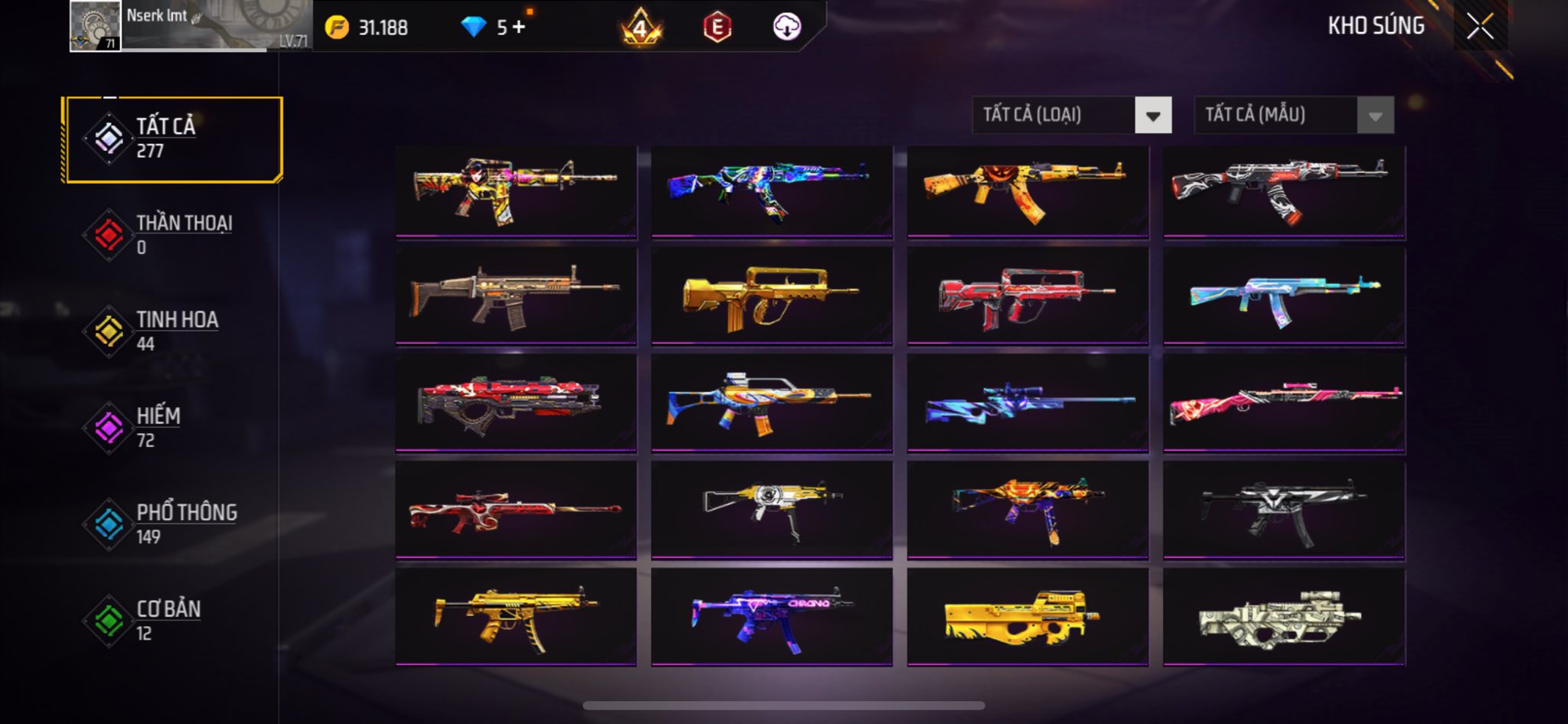
Task: Select the black and white MP5 skin
Action: 1284,510
